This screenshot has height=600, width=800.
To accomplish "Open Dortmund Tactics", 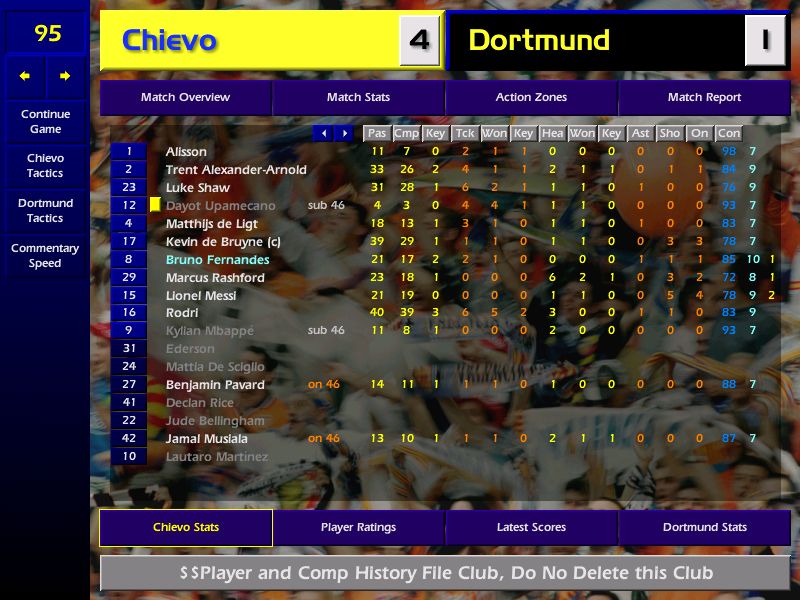I will 45,211.
